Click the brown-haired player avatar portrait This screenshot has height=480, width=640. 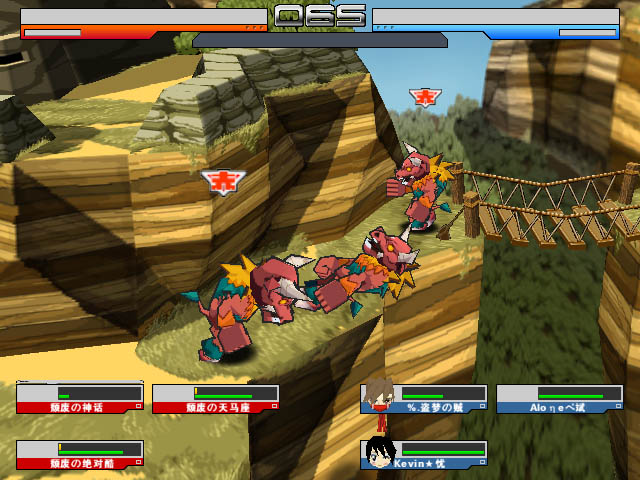378,395
